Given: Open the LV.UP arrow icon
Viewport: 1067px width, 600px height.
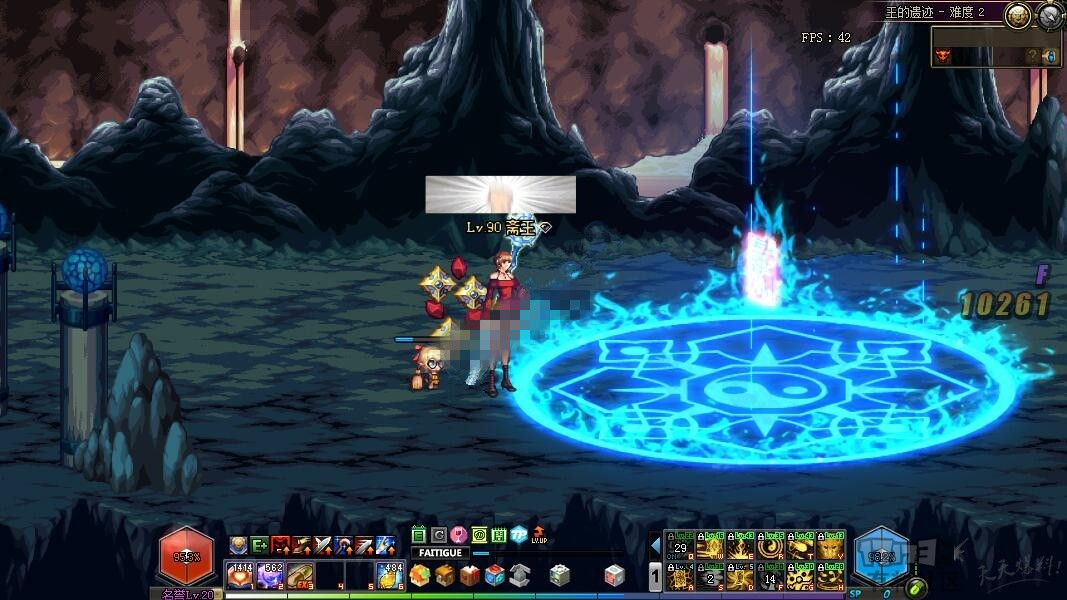Looking at the screenshot, I should (x=540, y=535).
